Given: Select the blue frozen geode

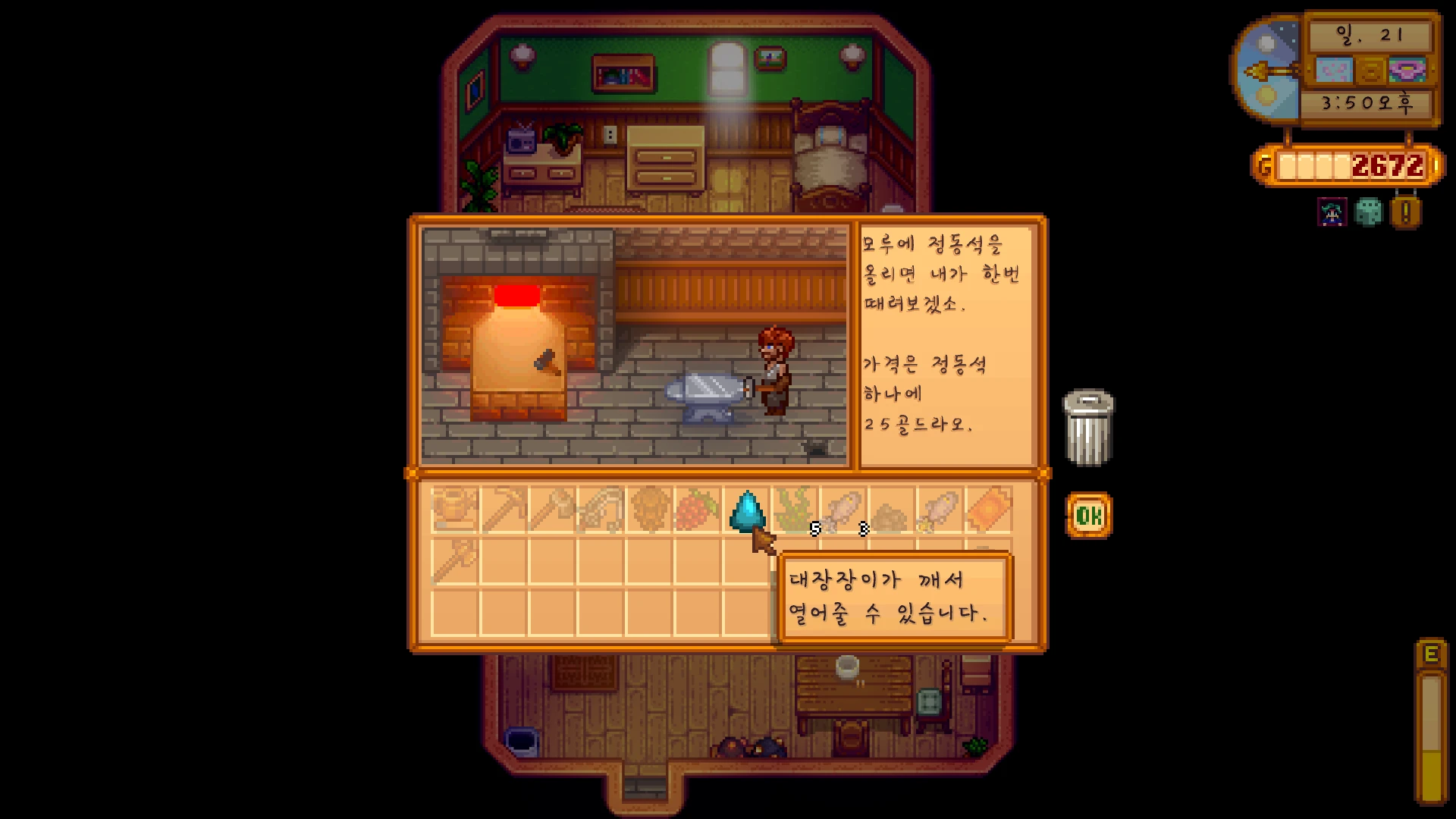Looking at the screenshot, I should [x=746, y=510].
